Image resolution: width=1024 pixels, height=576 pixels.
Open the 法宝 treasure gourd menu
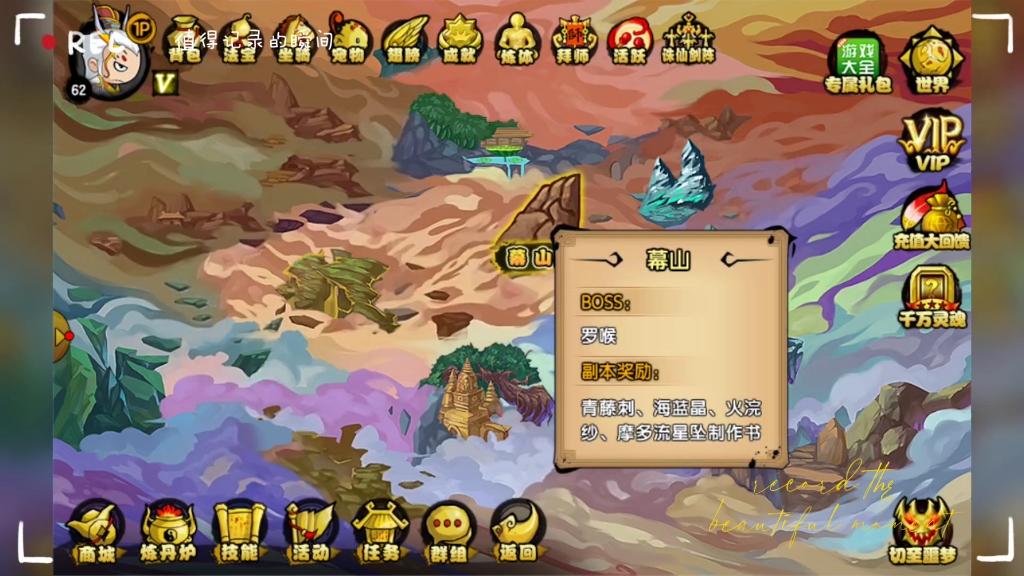(240, 40)
